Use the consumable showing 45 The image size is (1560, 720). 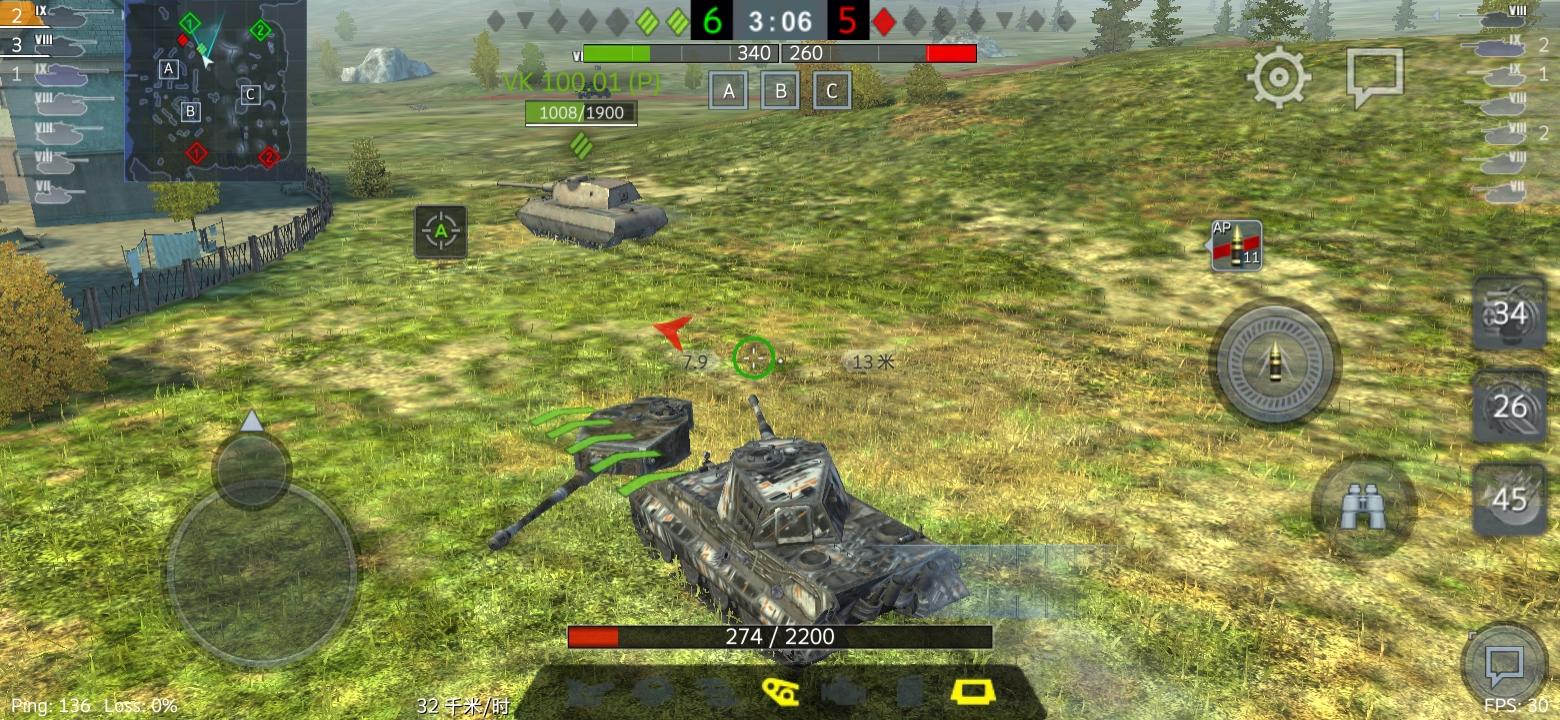click(x=1510, y=502)
